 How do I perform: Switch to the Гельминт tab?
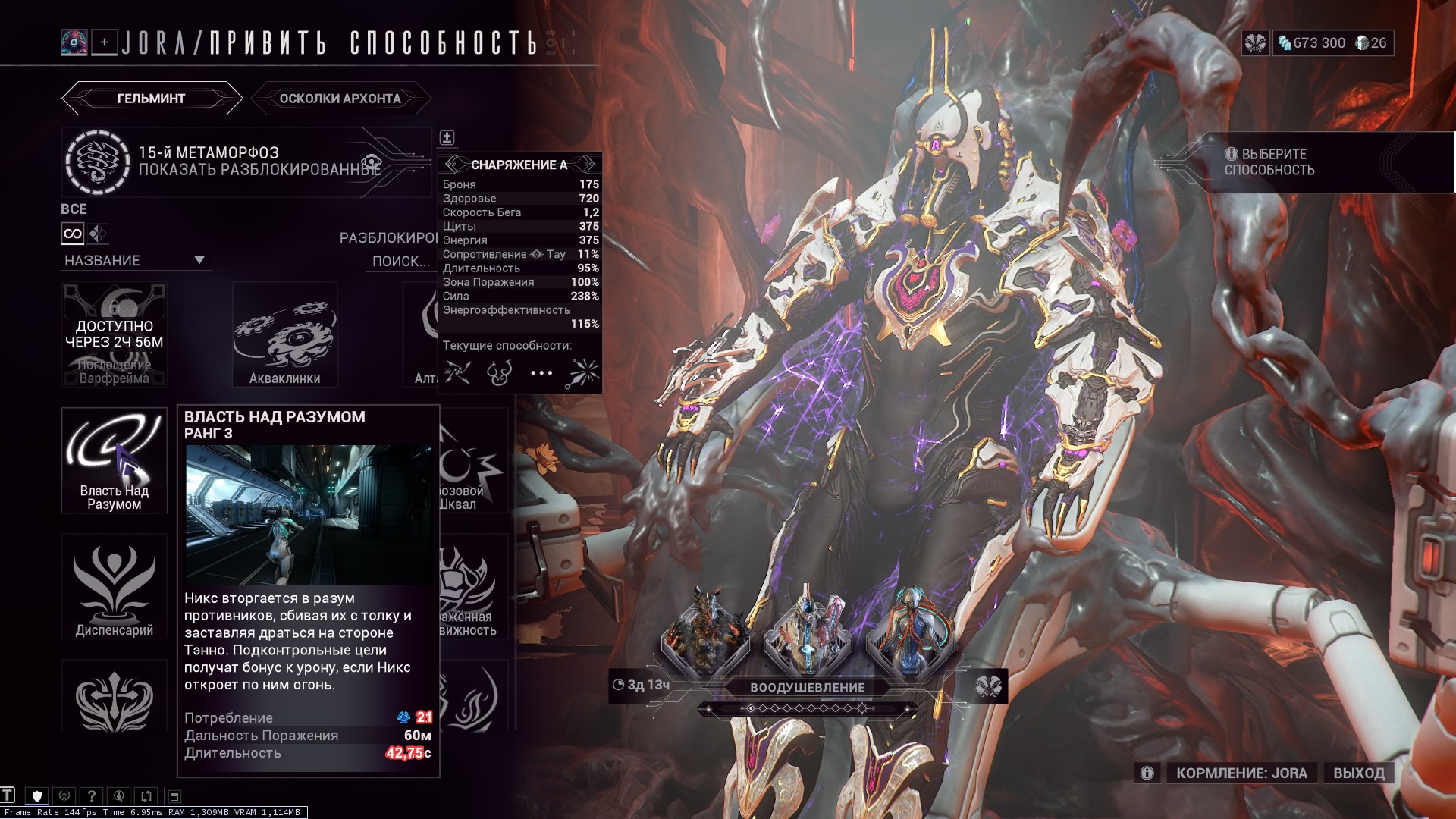(x=151, y=99)
